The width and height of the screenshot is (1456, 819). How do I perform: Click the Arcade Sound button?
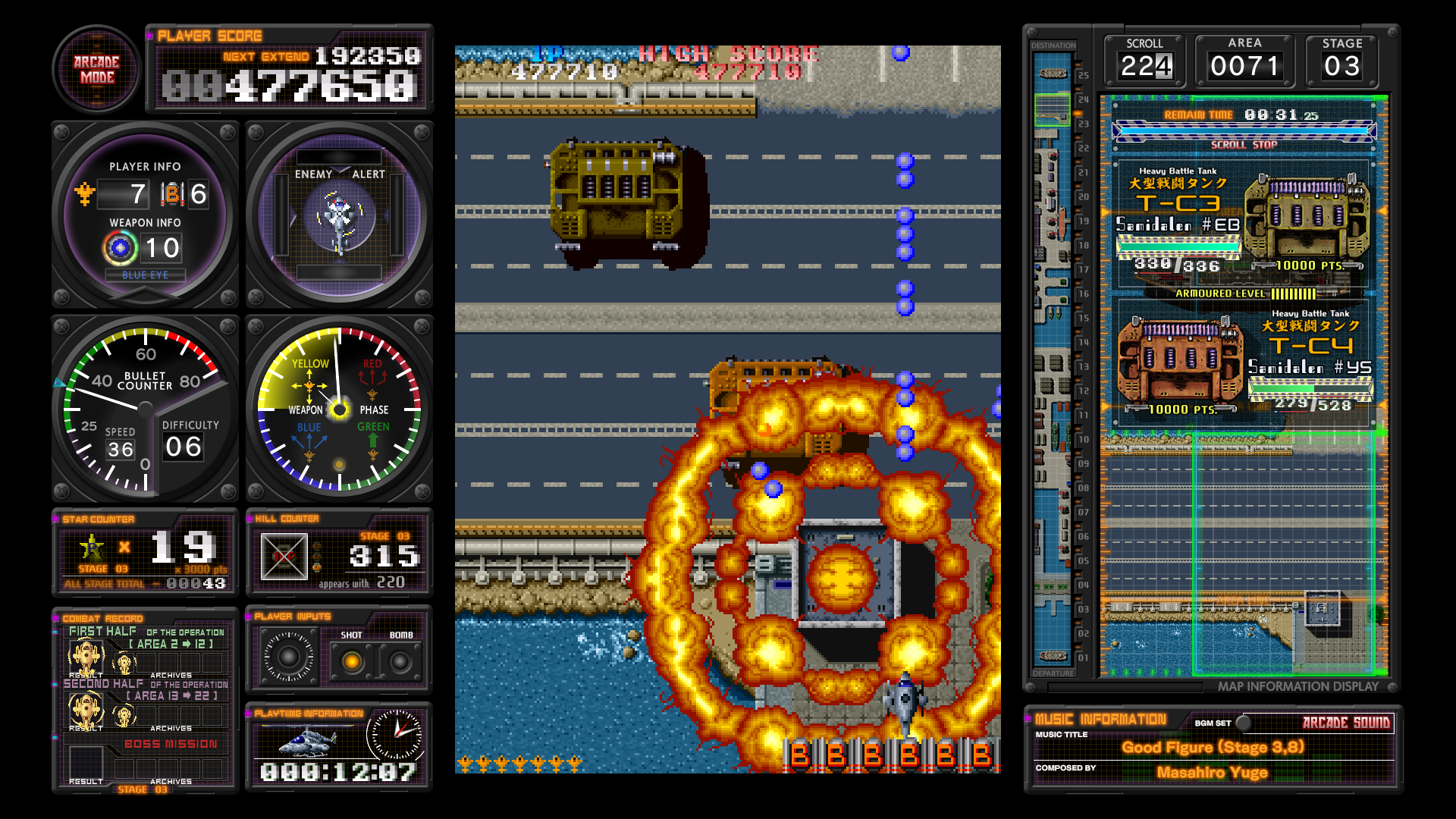coord(1349,723)
